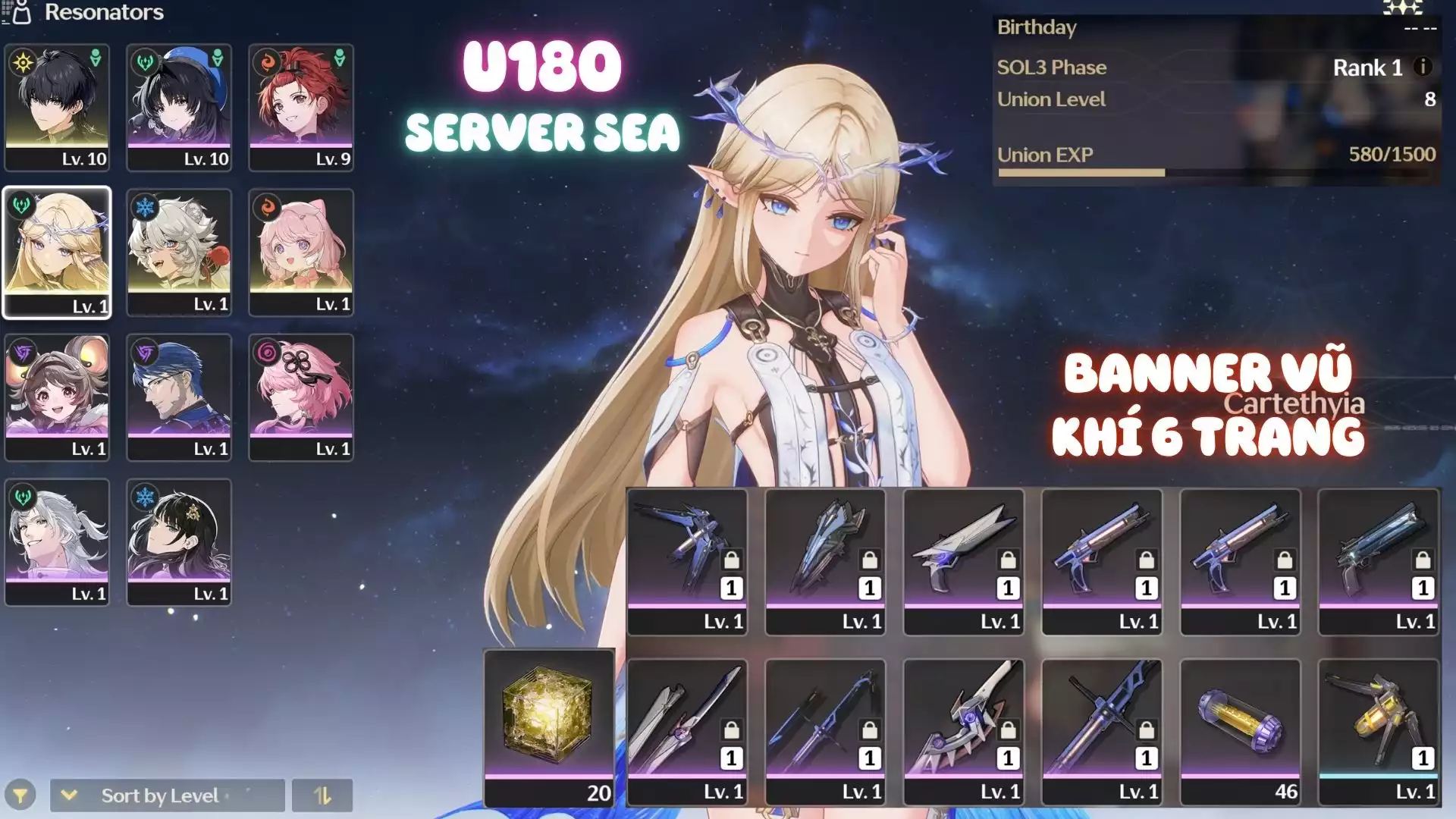Toggle the sort order arrows button
This screenshot has height=819, width=1456.
(322, 795)
